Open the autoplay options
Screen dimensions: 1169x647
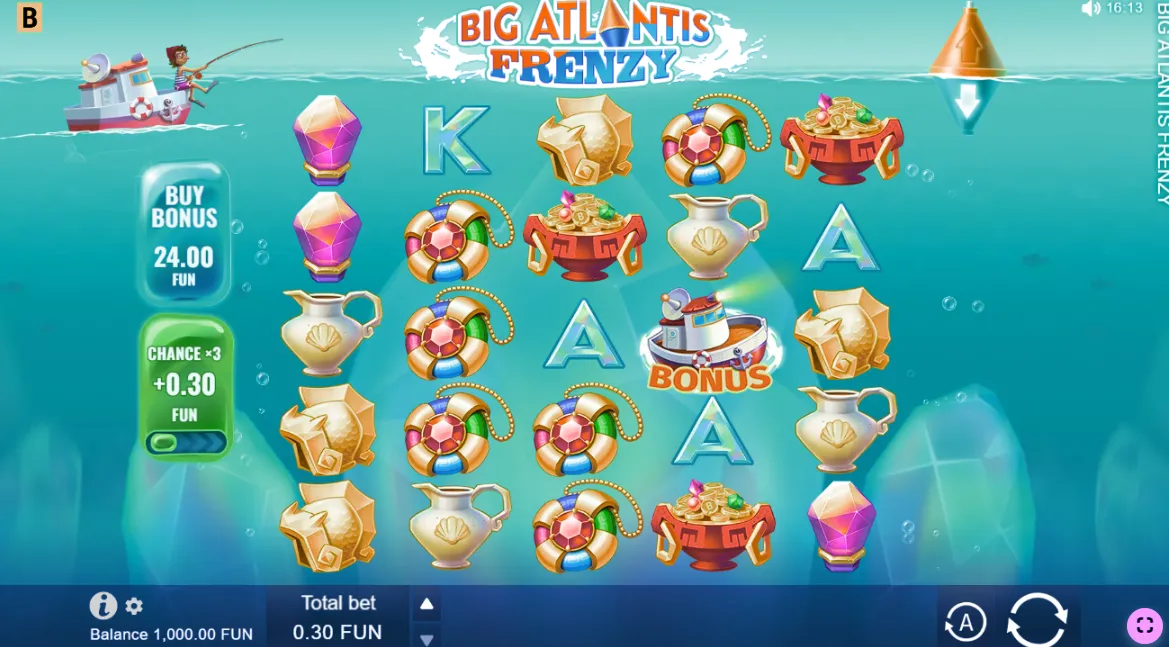click(965, 622)
